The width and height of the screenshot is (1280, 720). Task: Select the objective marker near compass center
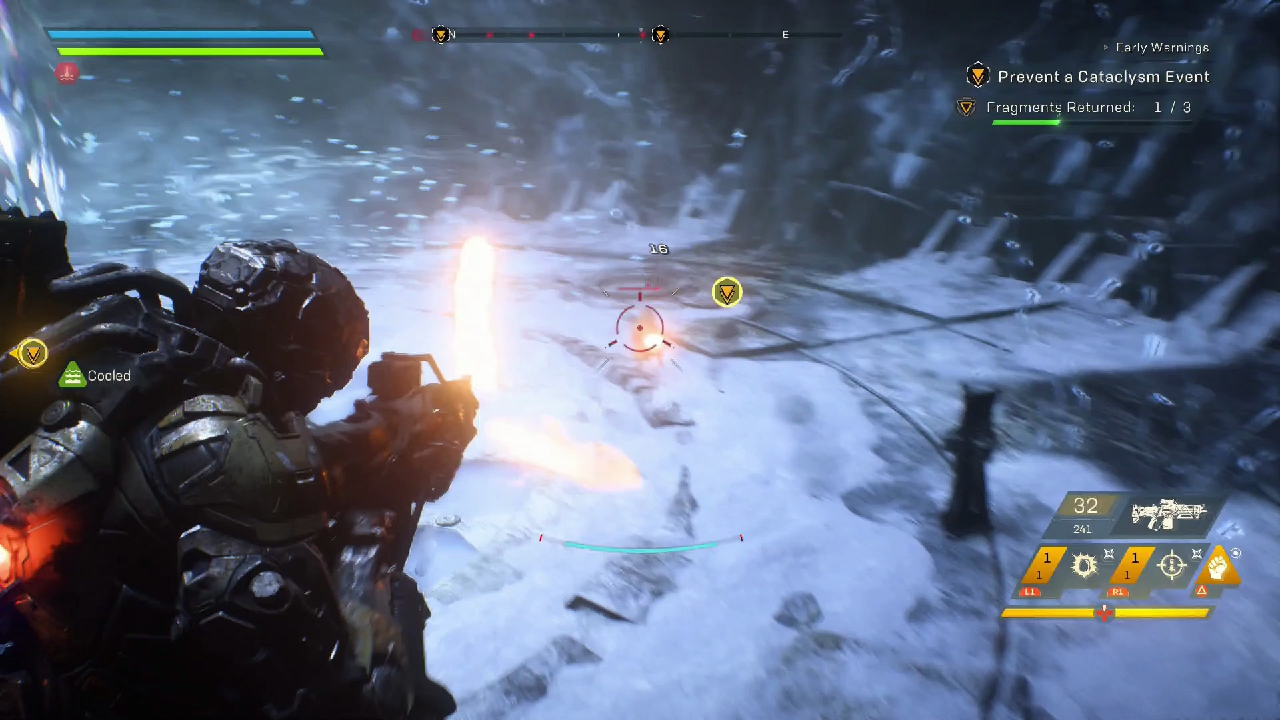coord(660,35)
